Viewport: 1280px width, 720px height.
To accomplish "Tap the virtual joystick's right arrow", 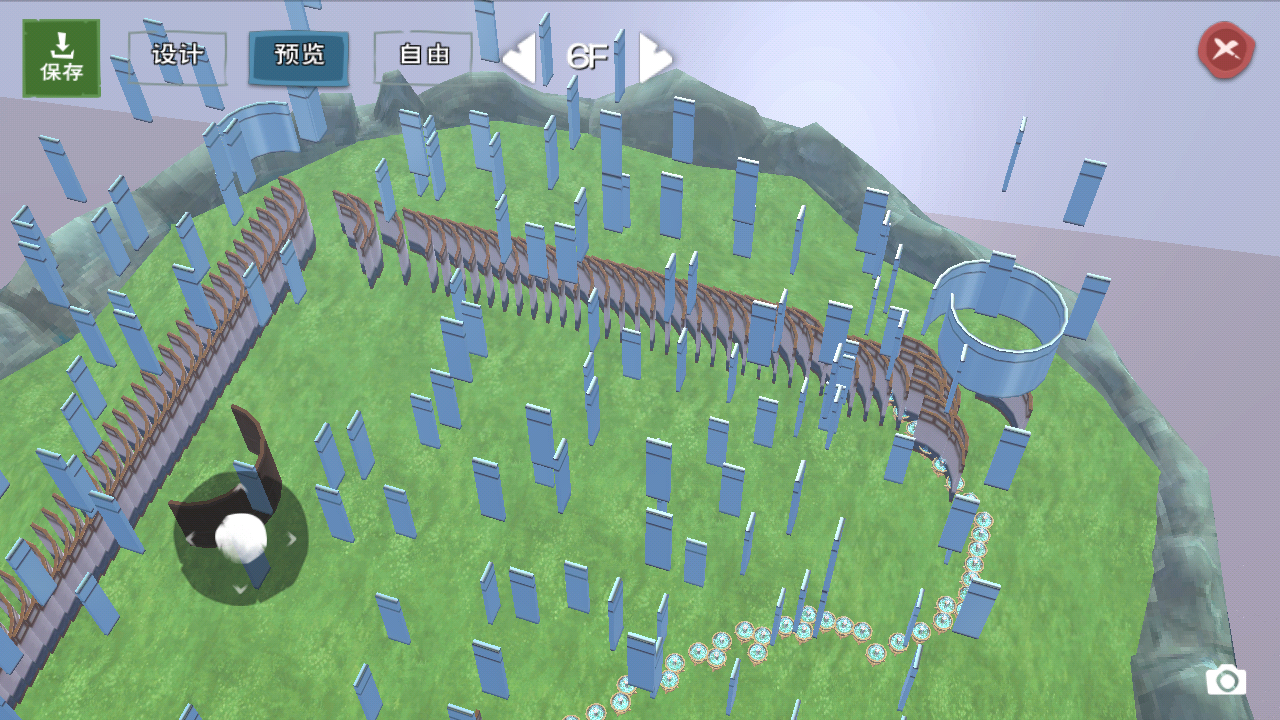I will [292, 539].
